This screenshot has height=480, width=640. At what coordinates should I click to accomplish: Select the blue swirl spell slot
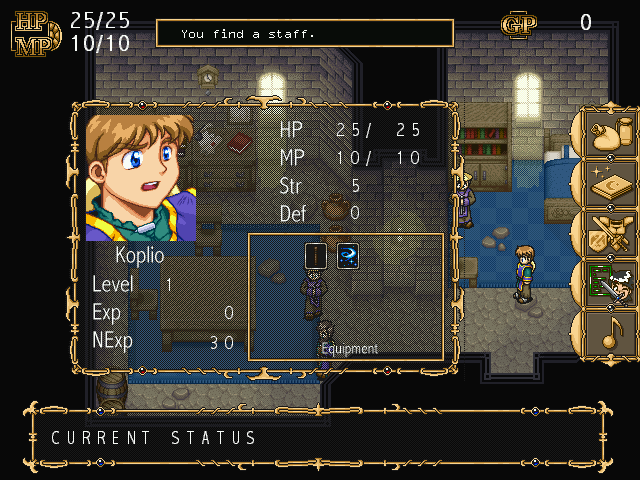[347, 256]
